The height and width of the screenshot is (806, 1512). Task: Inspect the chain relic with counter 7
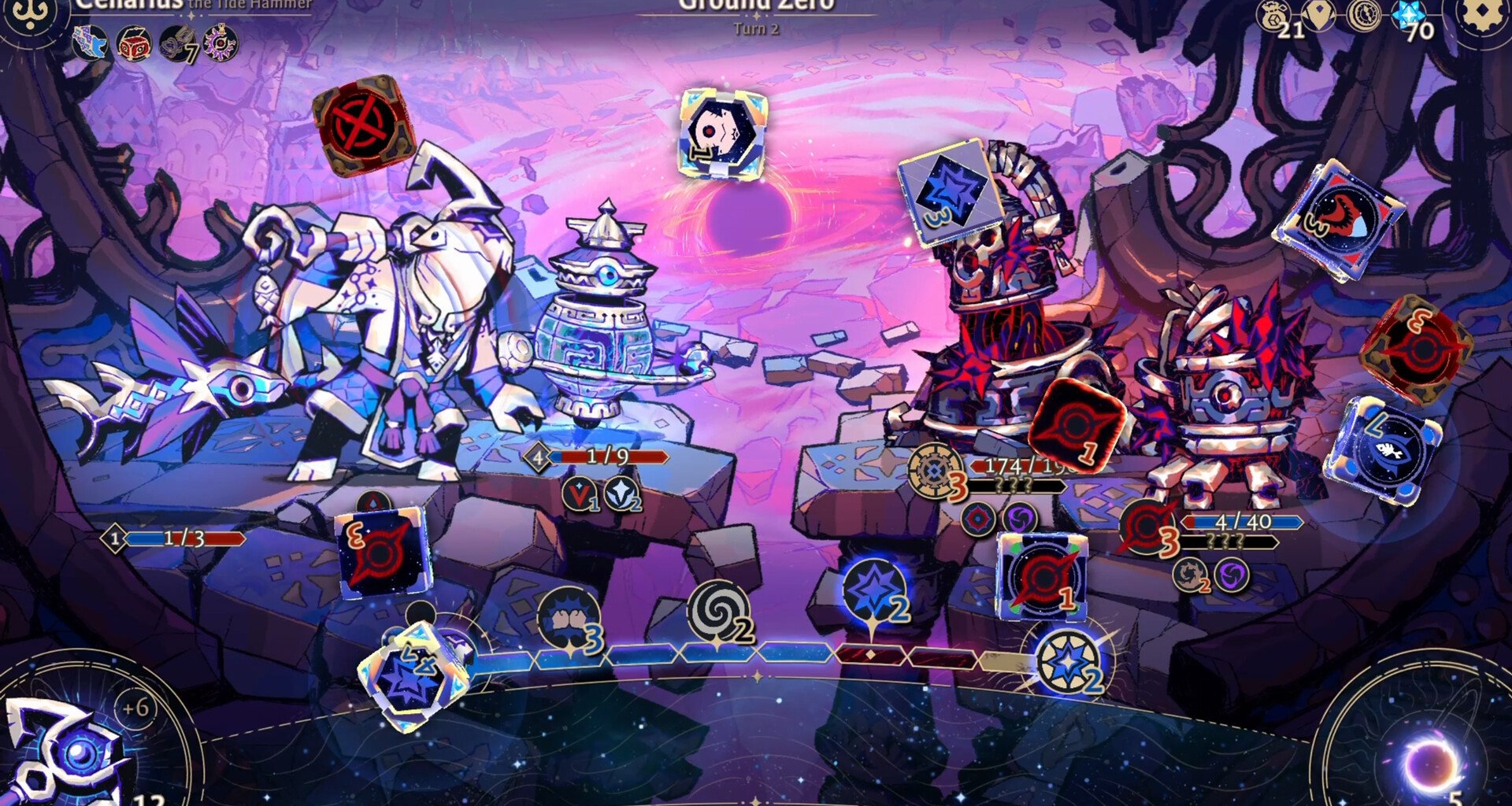tap(178, 43)
